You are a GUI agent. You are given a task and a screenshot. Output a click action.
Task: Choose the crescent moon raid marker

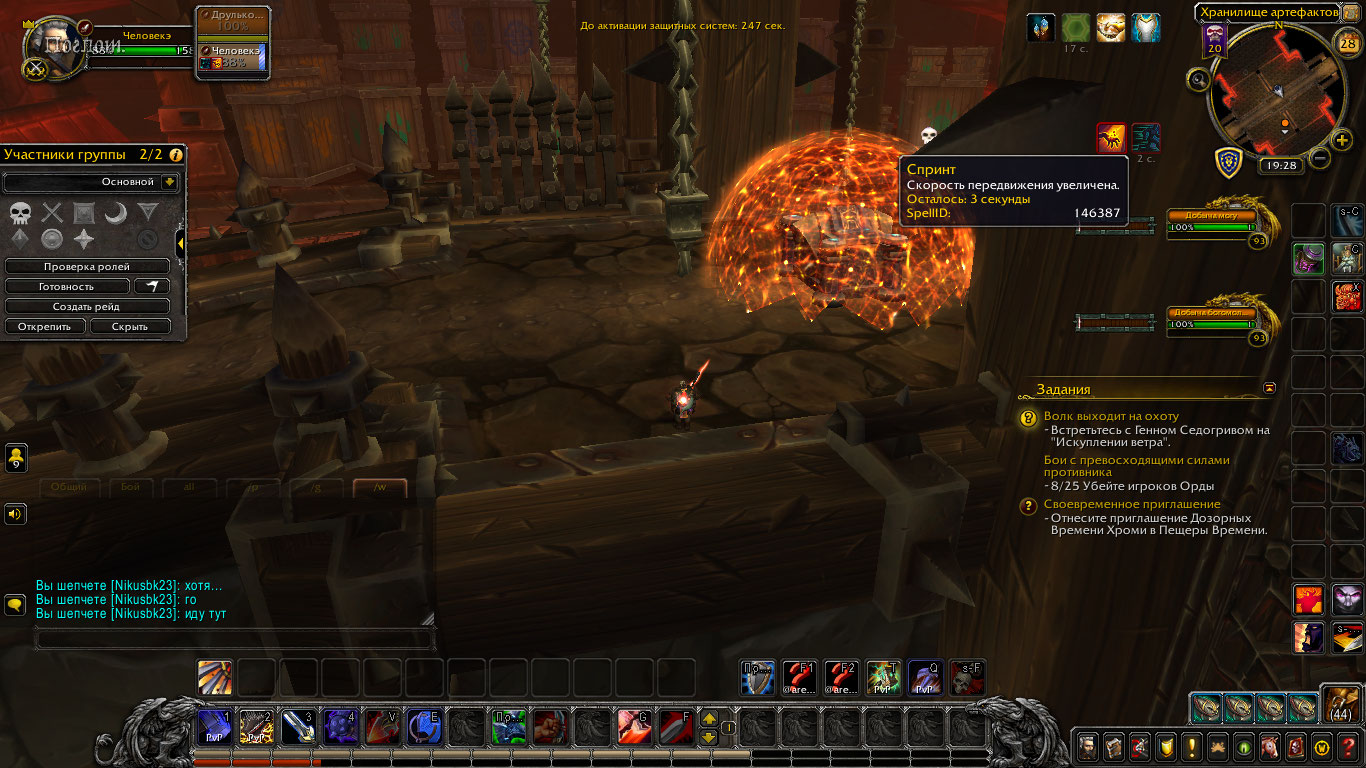point(116,212)
